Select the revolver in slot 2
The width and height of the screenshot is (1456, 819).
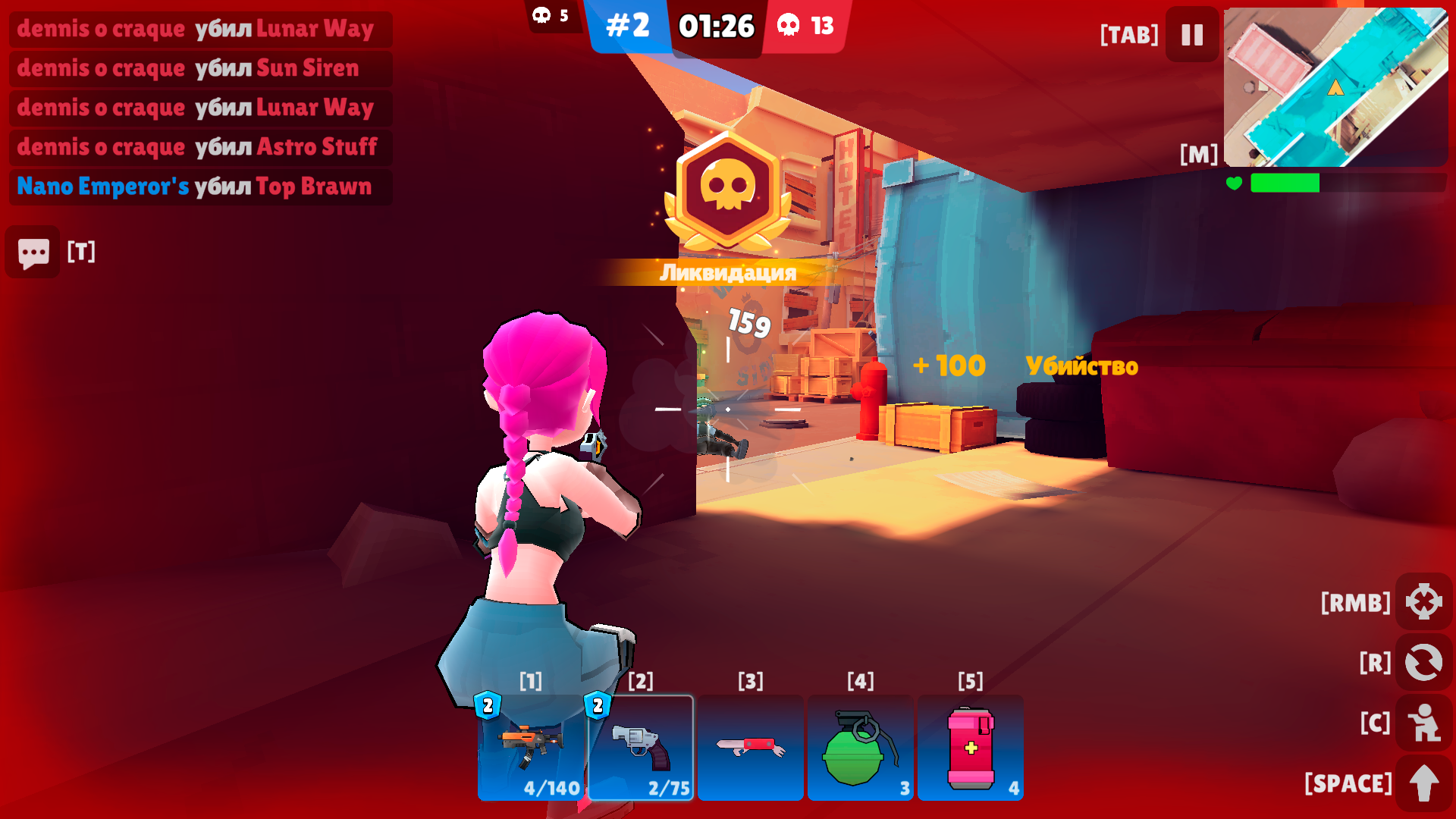tap(641, 747)
